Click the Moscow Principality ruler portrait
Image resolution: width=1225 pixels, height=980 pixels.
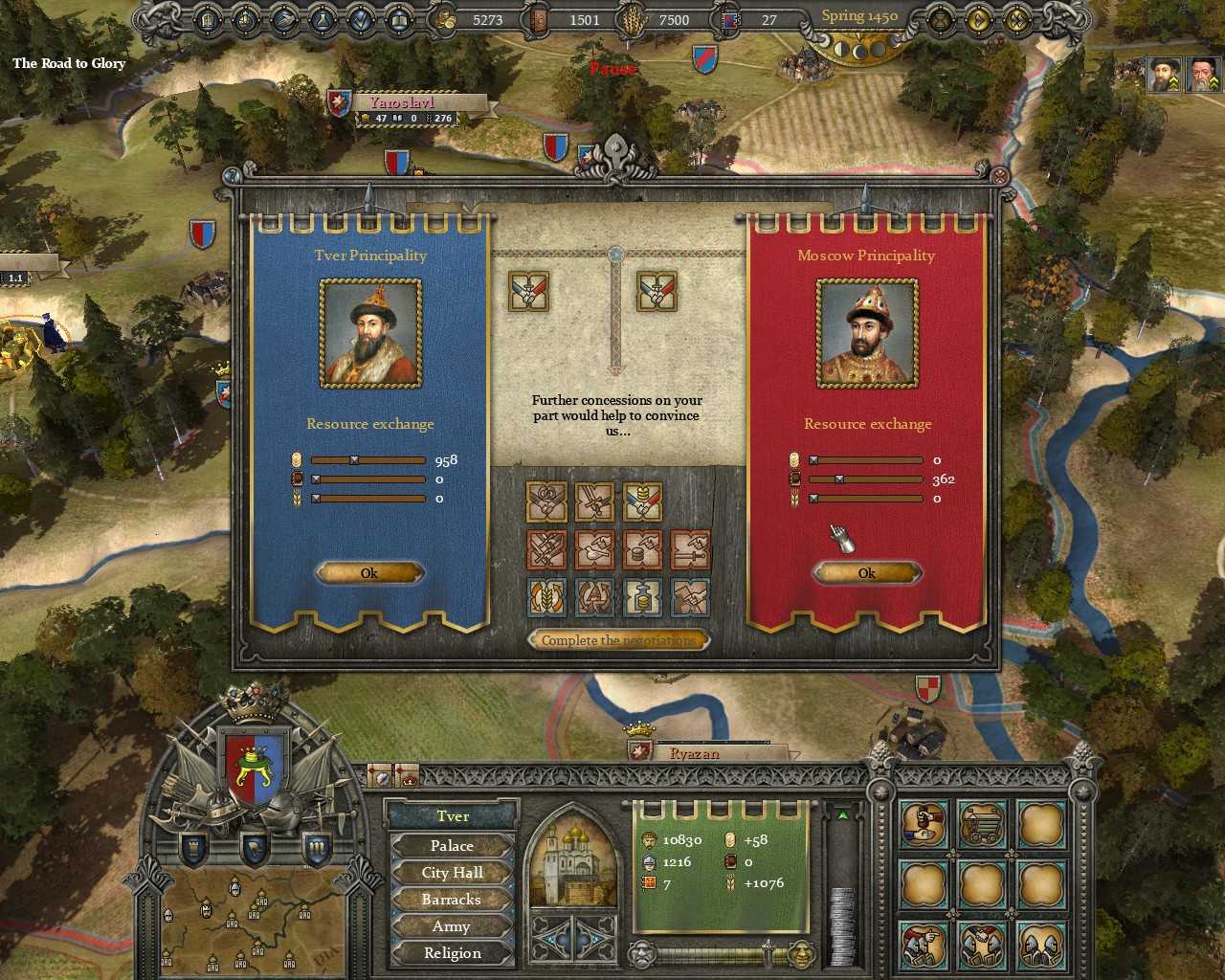[x=867, y=332]
